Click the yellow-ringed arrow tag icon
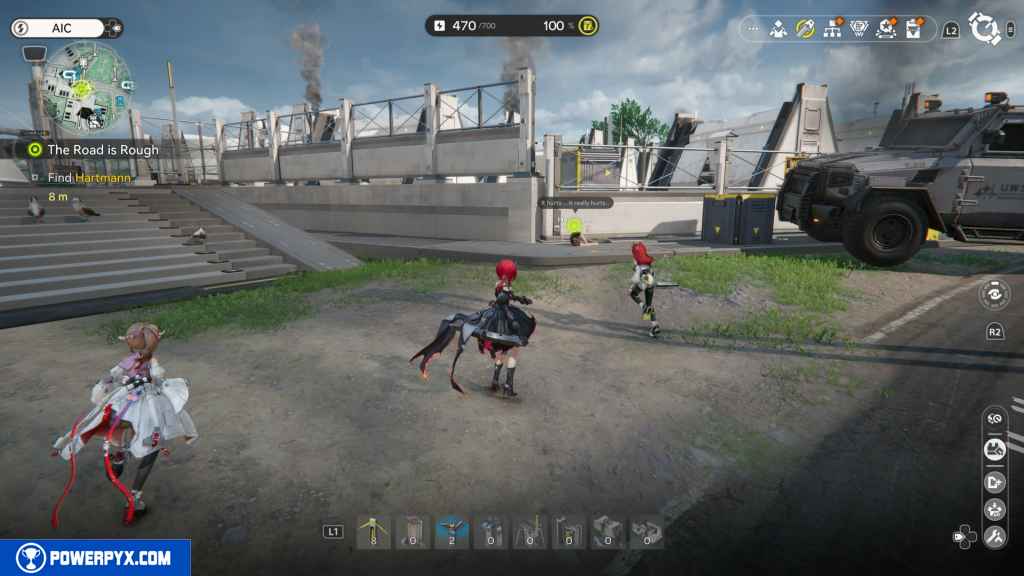 (805, 28)
